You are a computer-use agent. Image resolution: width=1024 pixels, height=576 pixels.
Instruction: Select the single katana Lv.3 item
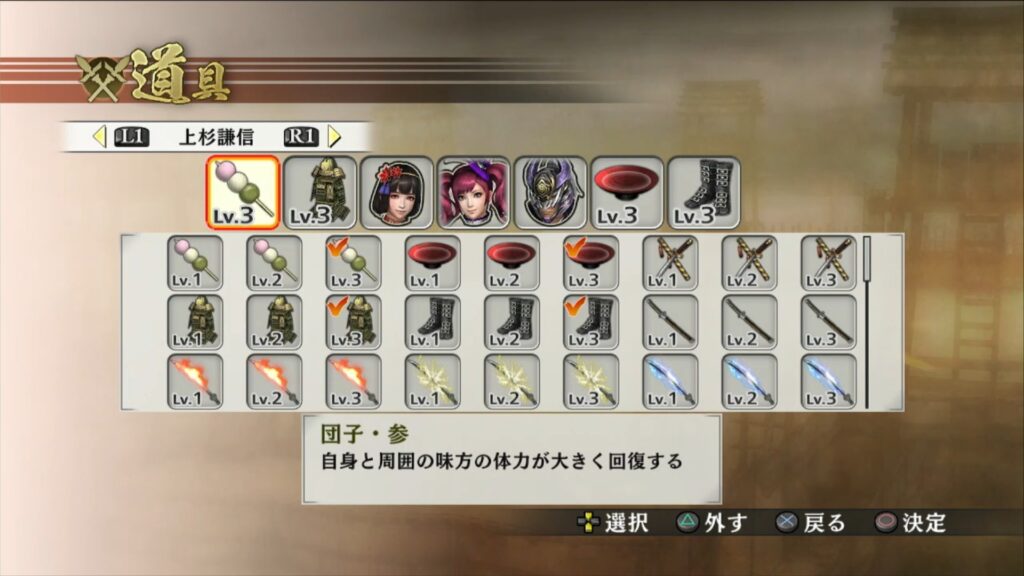pos(829,322)
